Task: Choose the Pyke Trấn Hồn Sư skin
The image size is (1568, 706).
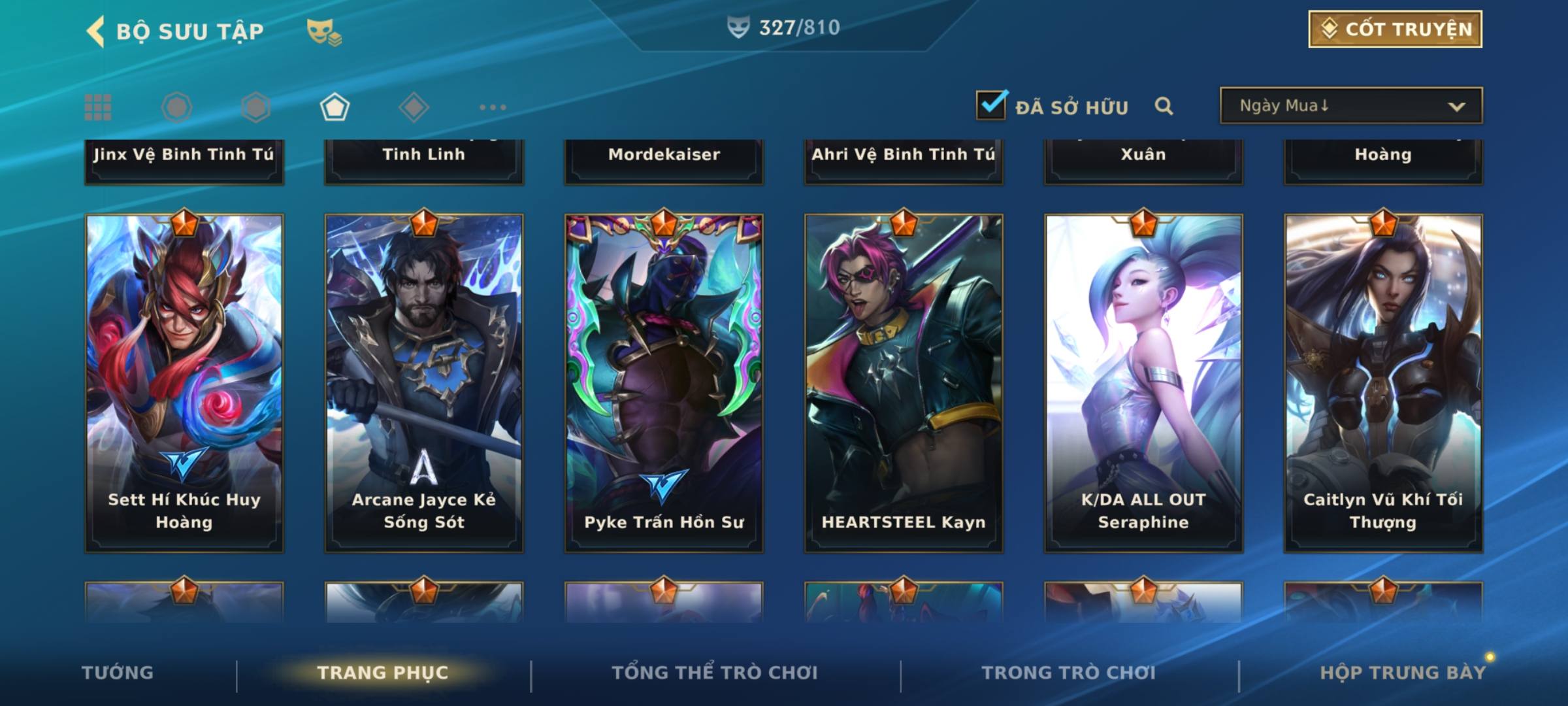Action: 664,382
